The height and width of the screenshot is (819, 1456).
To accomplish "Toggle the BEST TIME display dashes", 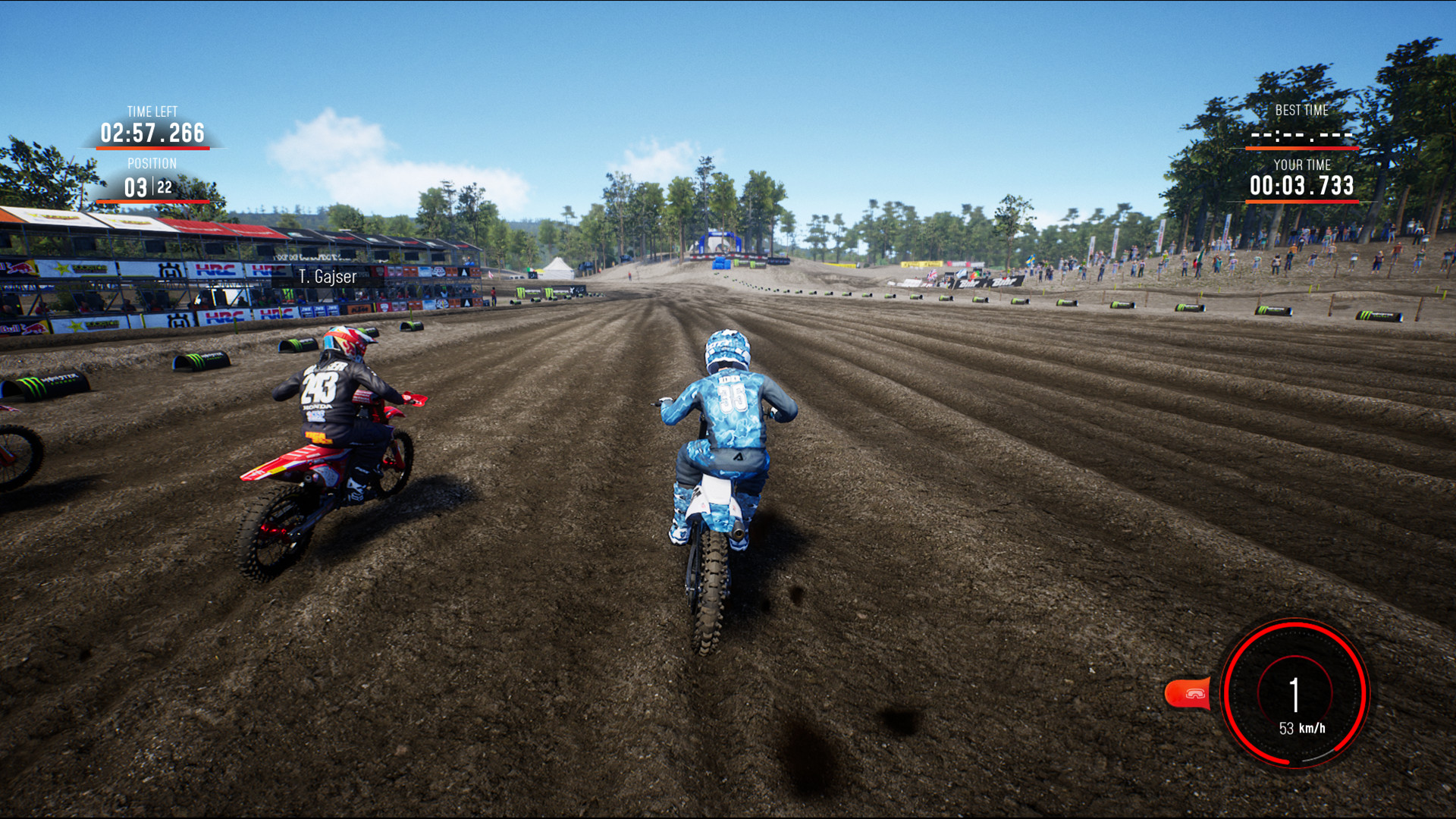I will click(x=1301, y=134).
